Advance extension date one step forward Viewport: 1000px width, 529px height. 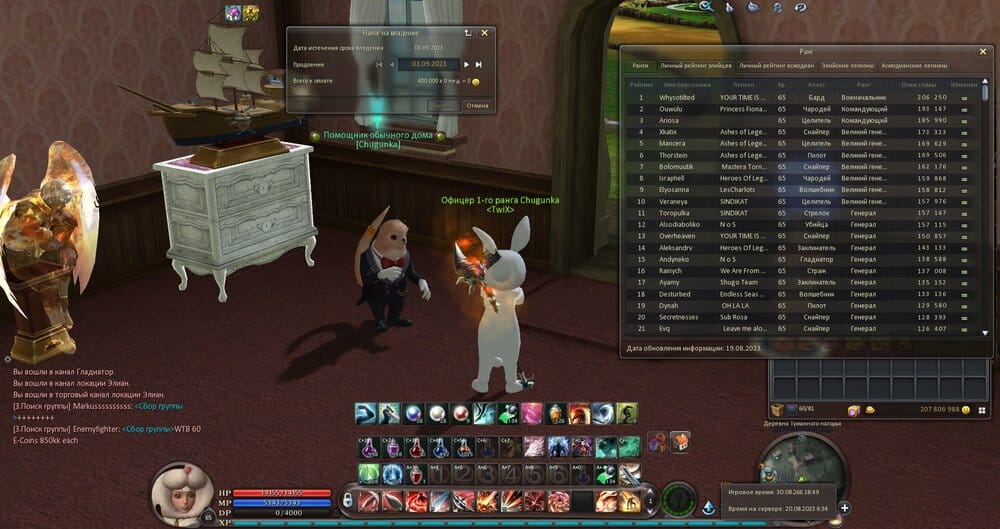click(465, 64)
